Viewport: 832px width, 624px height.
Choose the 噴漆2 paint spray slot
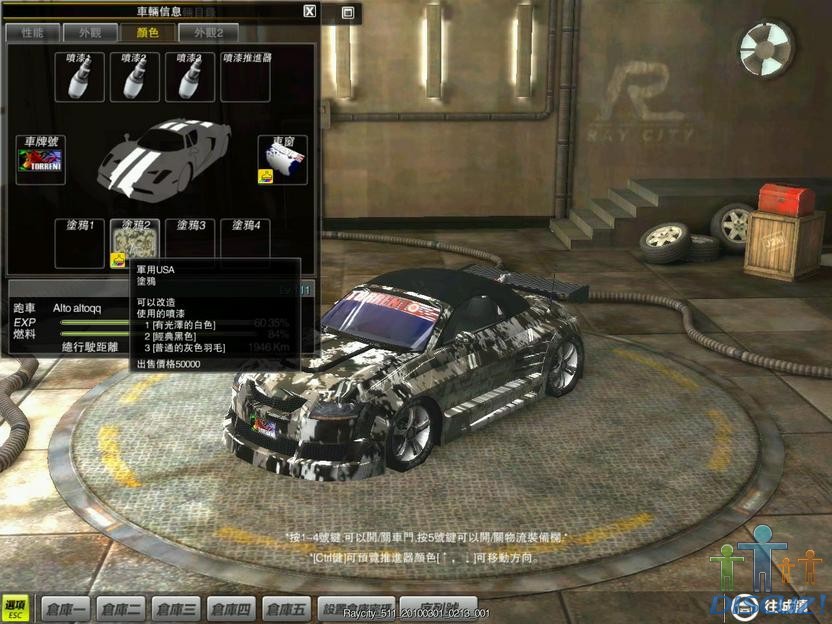pyautogui.click(x=135, y=77)
